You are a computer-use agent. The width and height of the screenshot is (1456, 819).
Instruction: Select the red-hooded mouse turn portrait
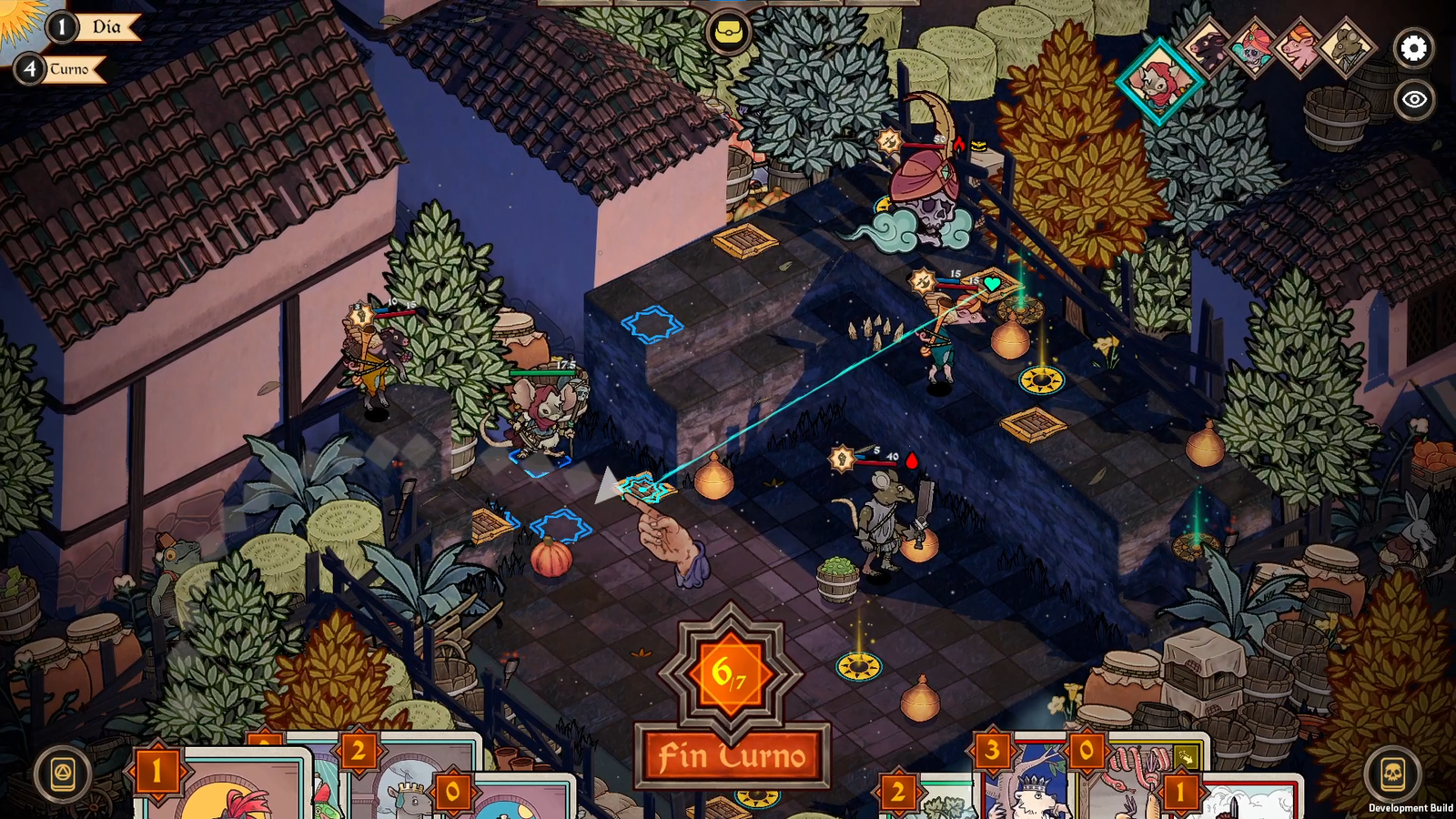(x=1159, y=80)
